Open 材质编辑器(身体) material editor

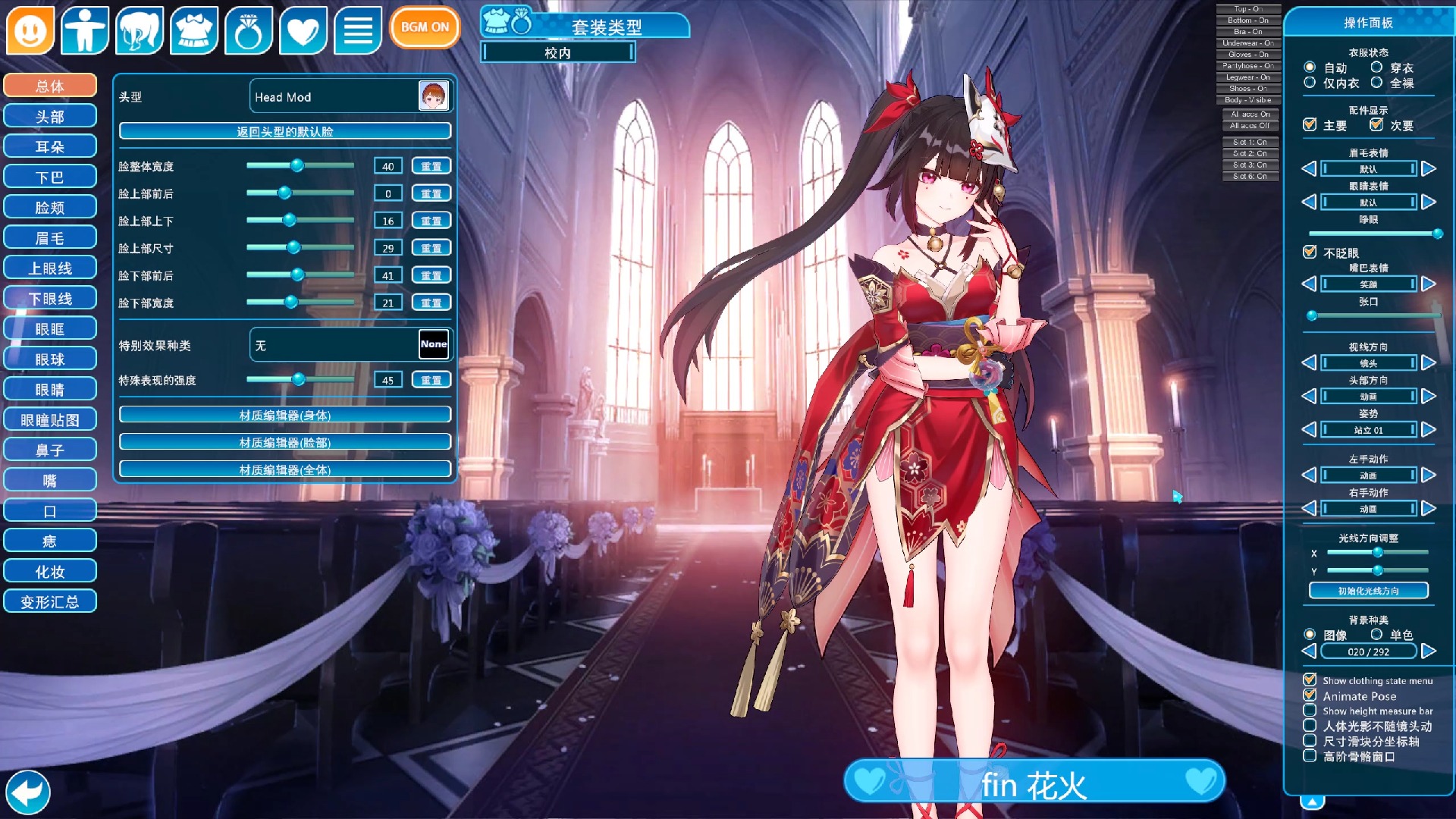pos(285,415)
